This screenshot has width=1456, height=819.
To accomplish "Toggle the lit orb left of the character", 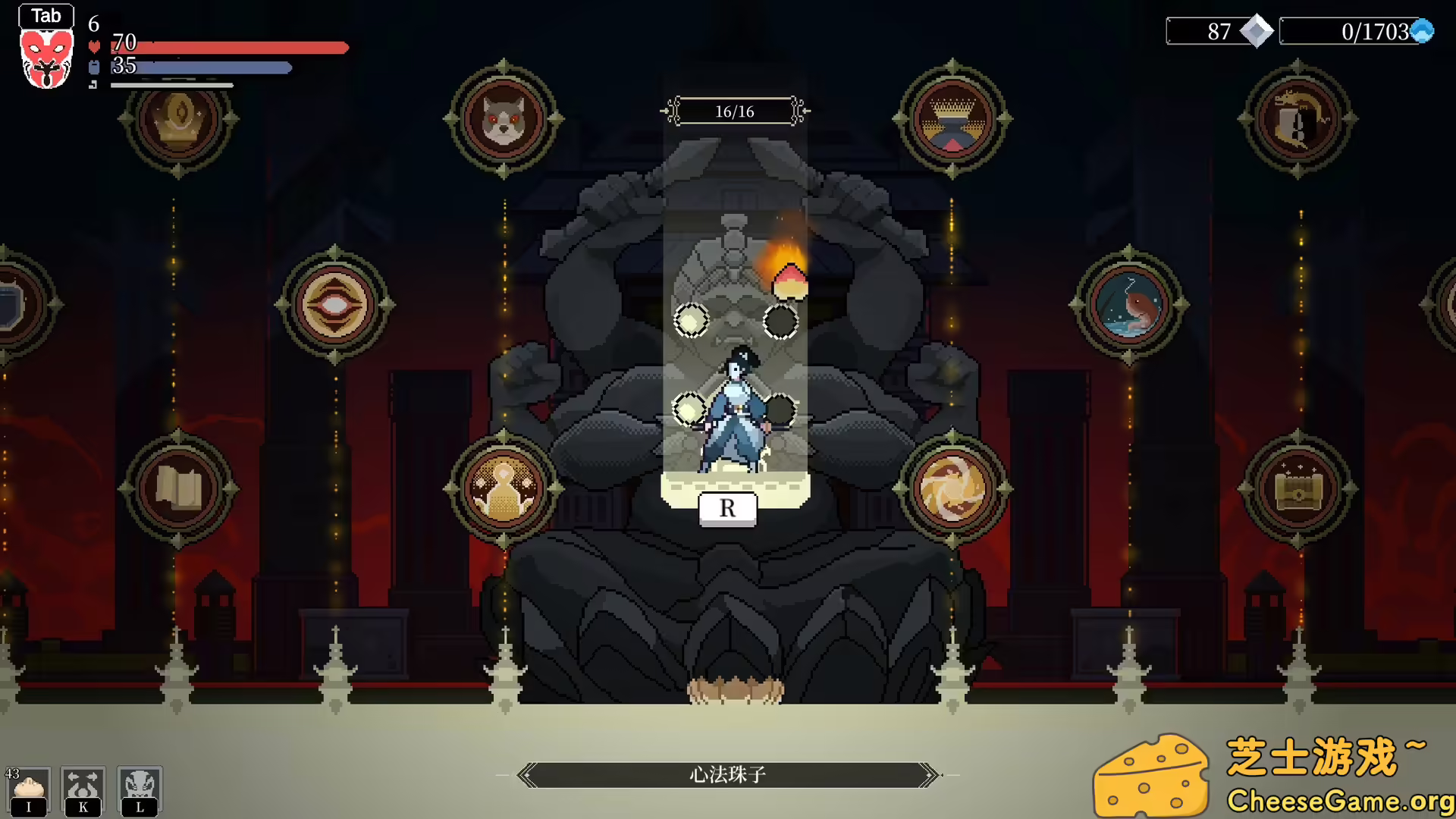I will 690,319.
